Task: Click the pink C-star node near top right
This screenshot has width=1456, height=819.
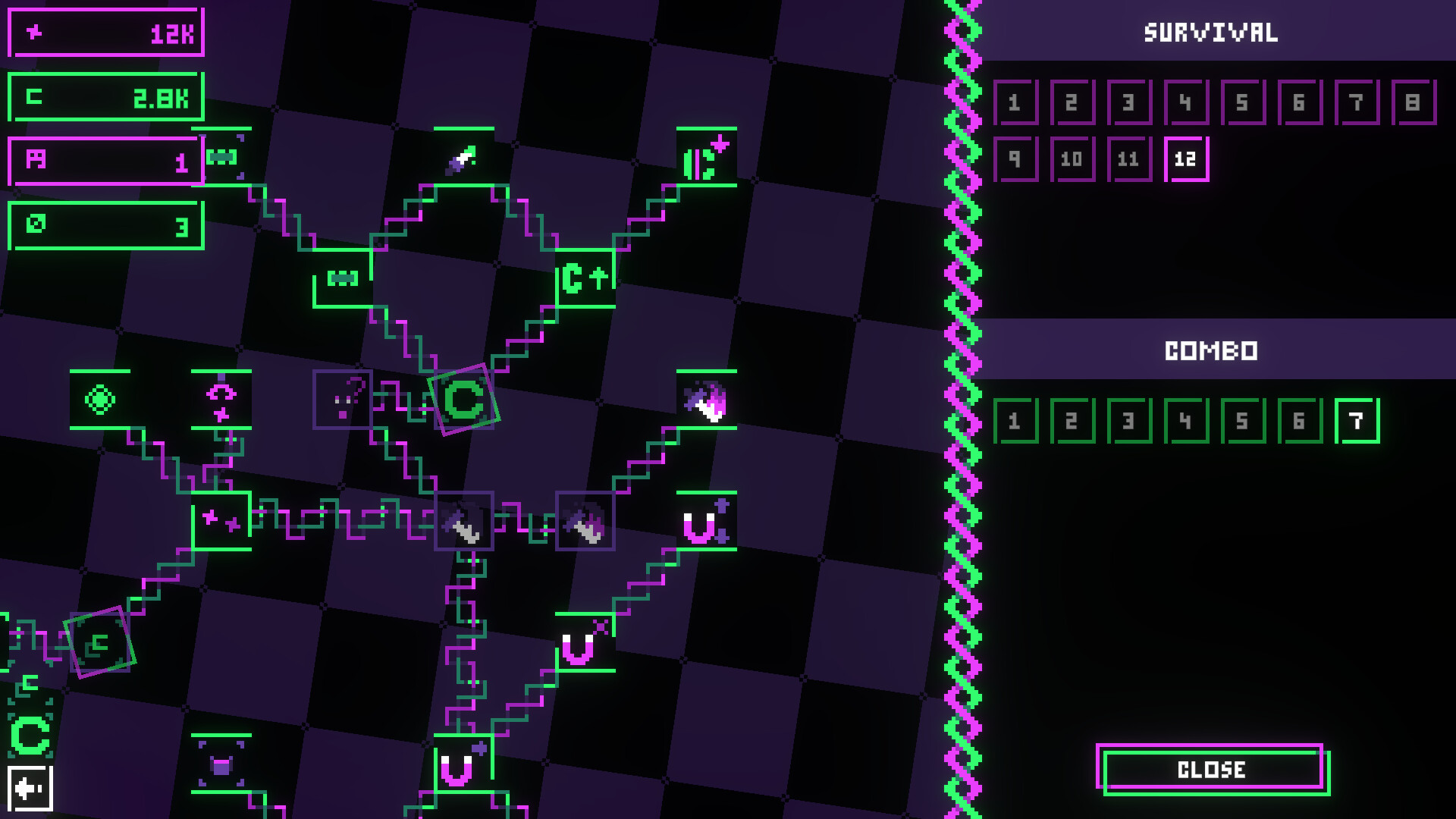Action: [x=705, y=158]
